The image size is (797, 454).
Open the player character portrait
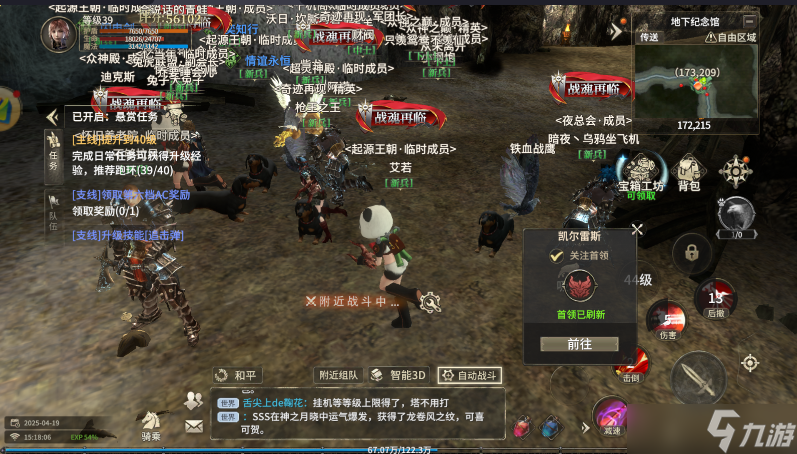[x=57, y=33]
